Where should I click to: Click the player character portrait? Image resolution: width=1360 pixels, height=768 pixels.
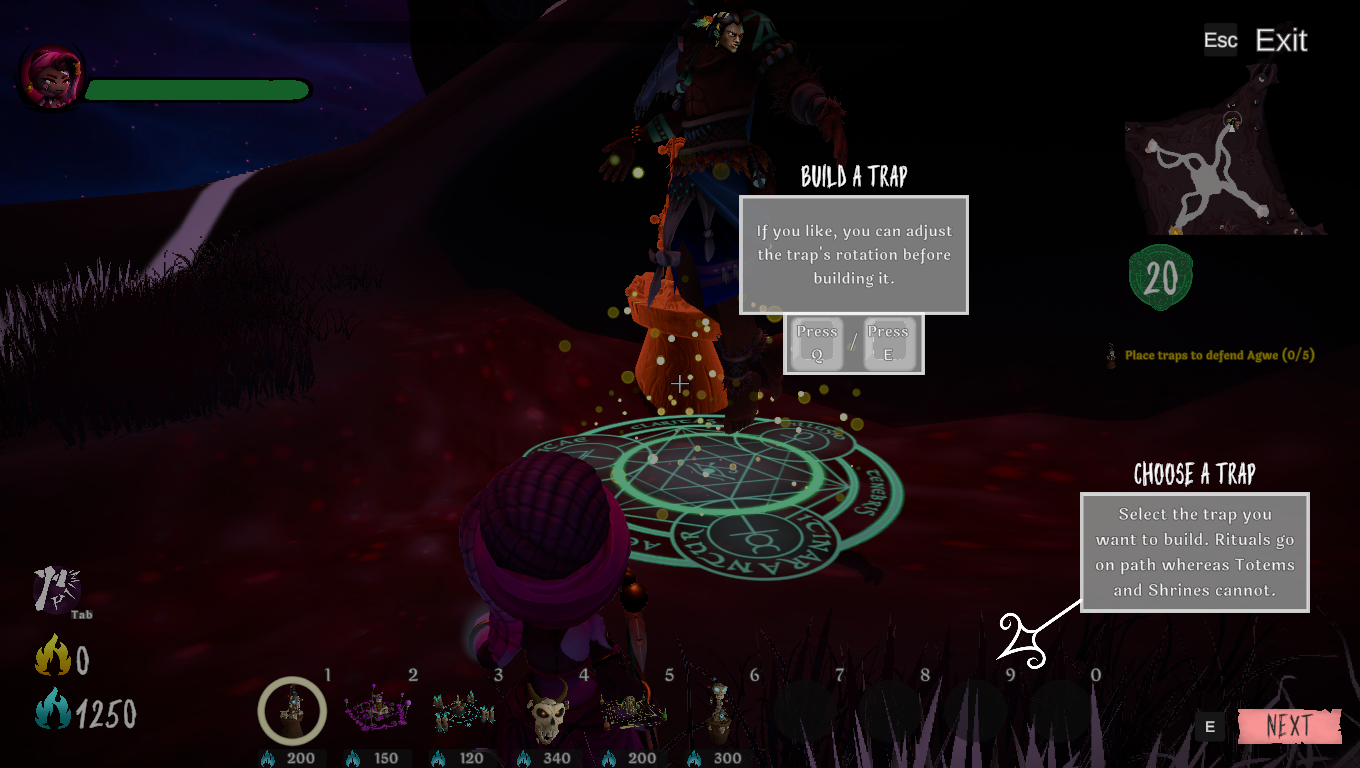click(50, 76)
